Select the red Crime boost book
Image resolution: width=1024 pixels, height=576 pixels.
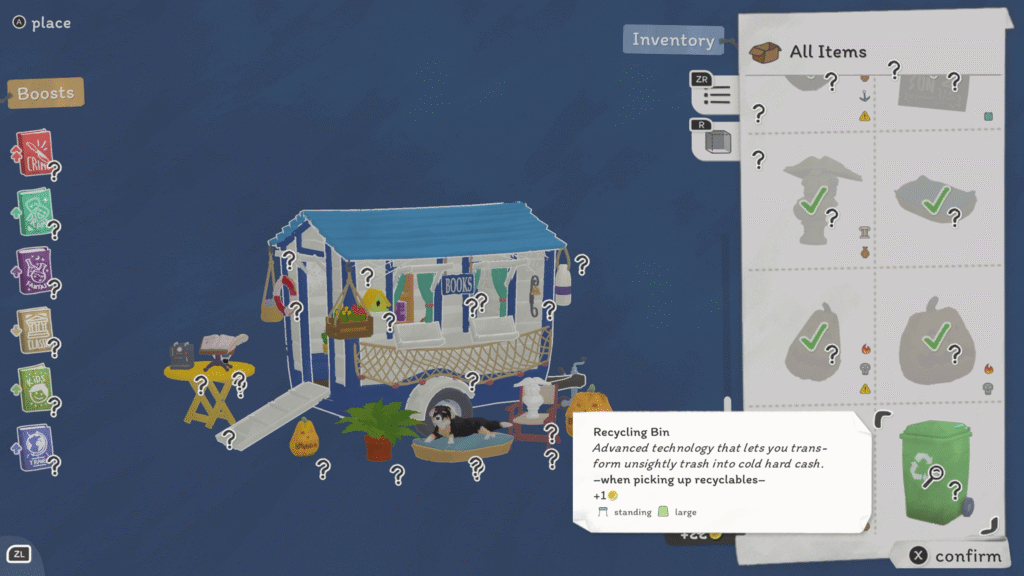33,153
